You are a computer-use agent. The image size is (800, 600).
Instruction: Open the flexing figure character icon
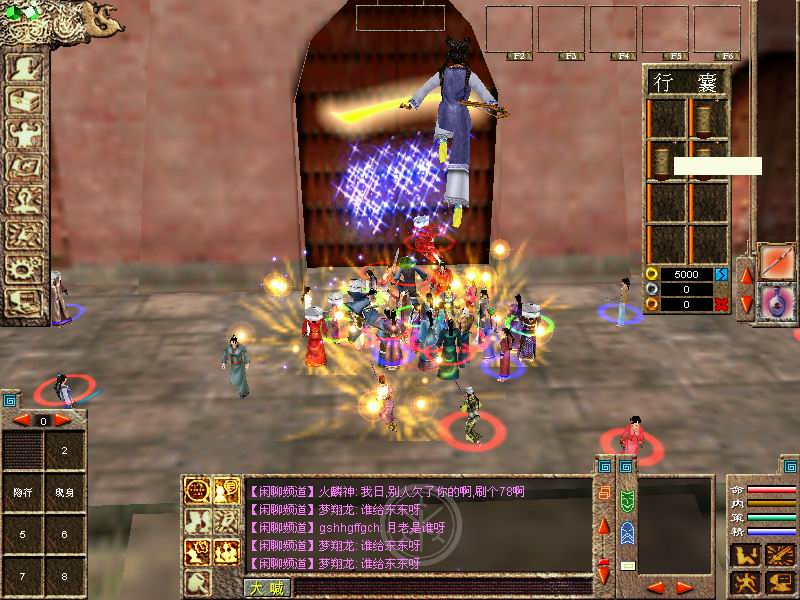pos(23,134)
